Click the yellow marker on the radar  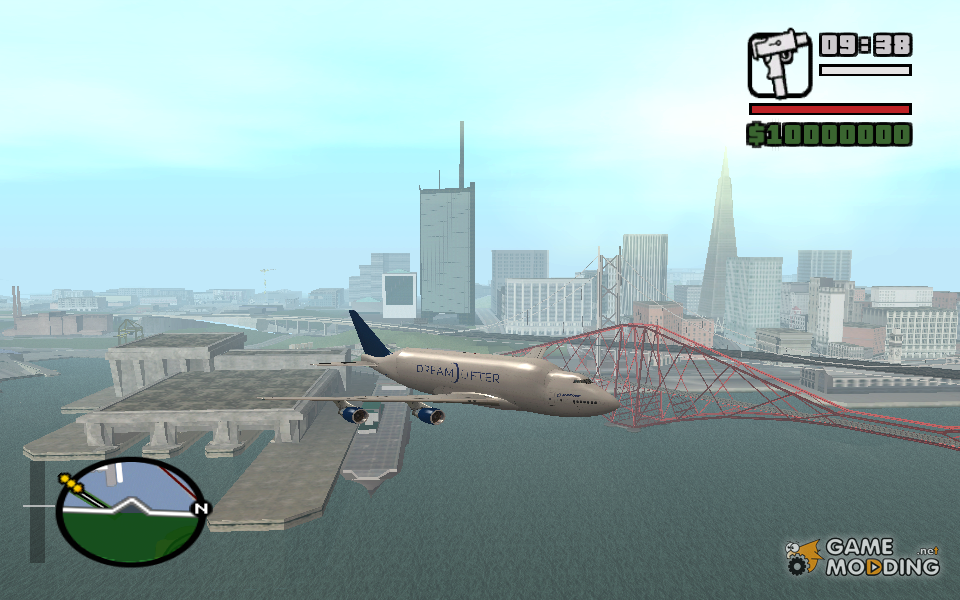pyautogui.click(x=72, y=484)
